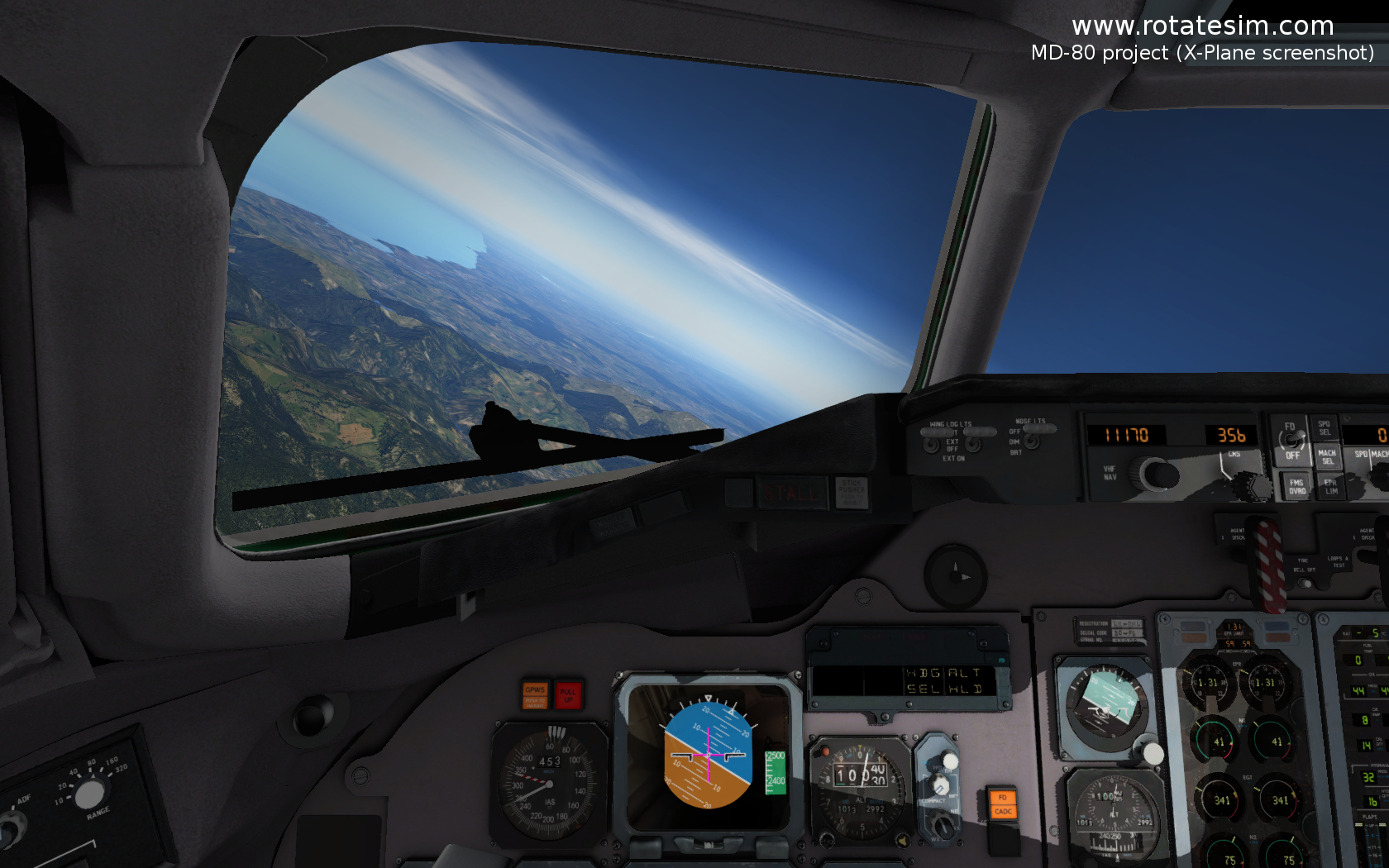Image resolution: width=1389 pixels, height=868 pixels.
Task: Flip the NOSE LTS switch
Action: tap(1031, 441)
